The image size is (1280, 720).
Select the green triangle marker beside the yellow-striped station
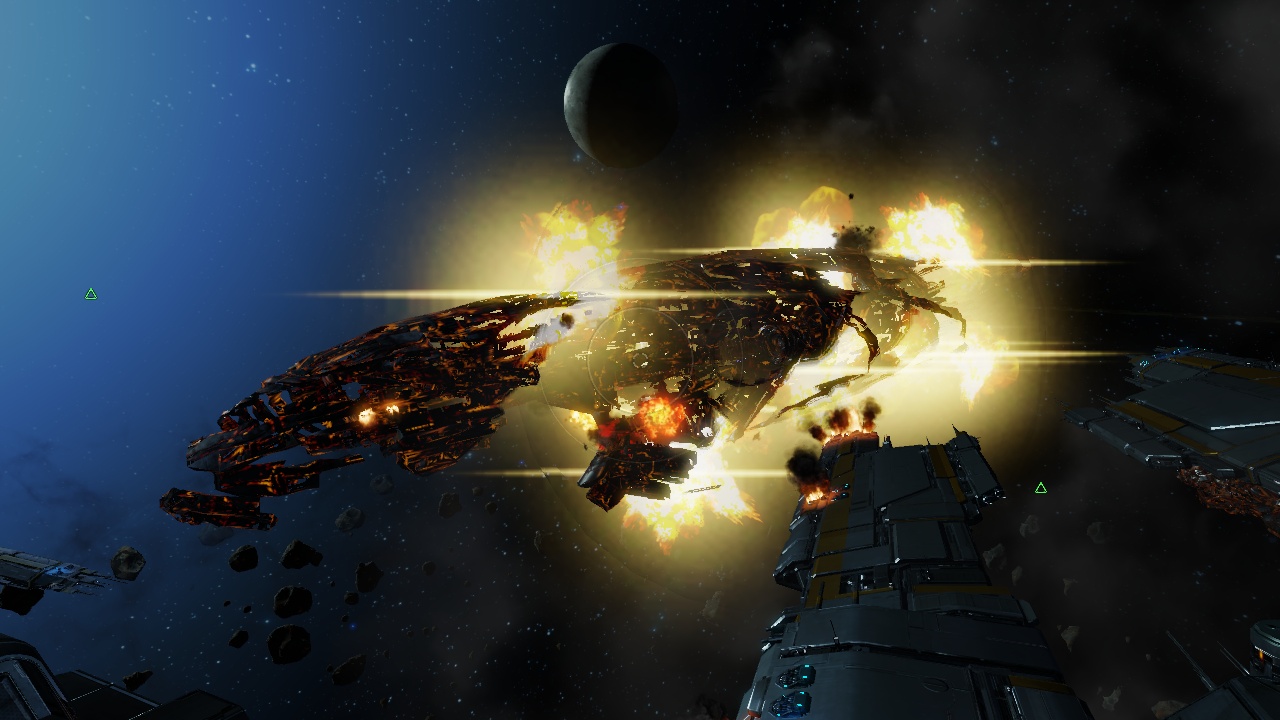(1040, 488)
